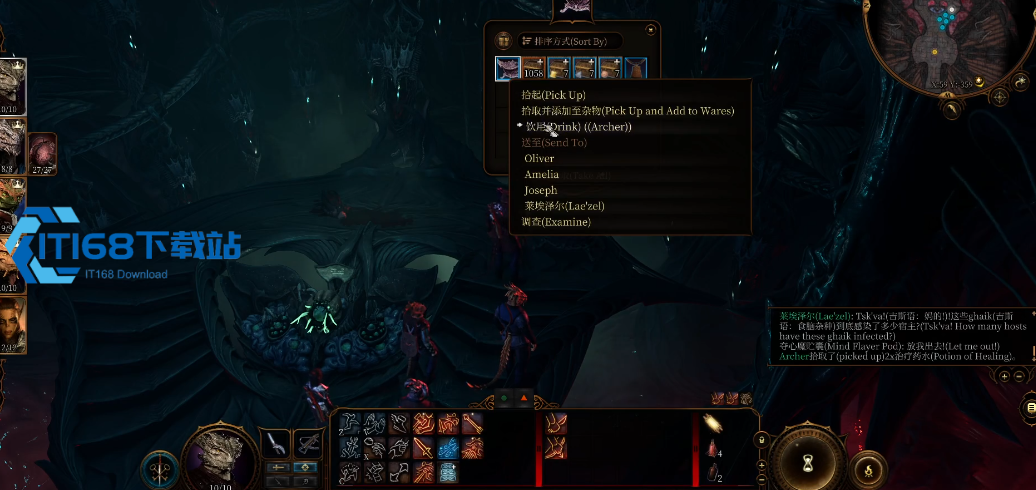This screenshot has height=490, width=1036.
Task: Select the melee weapon slot
Action: [x=276, y=441]
